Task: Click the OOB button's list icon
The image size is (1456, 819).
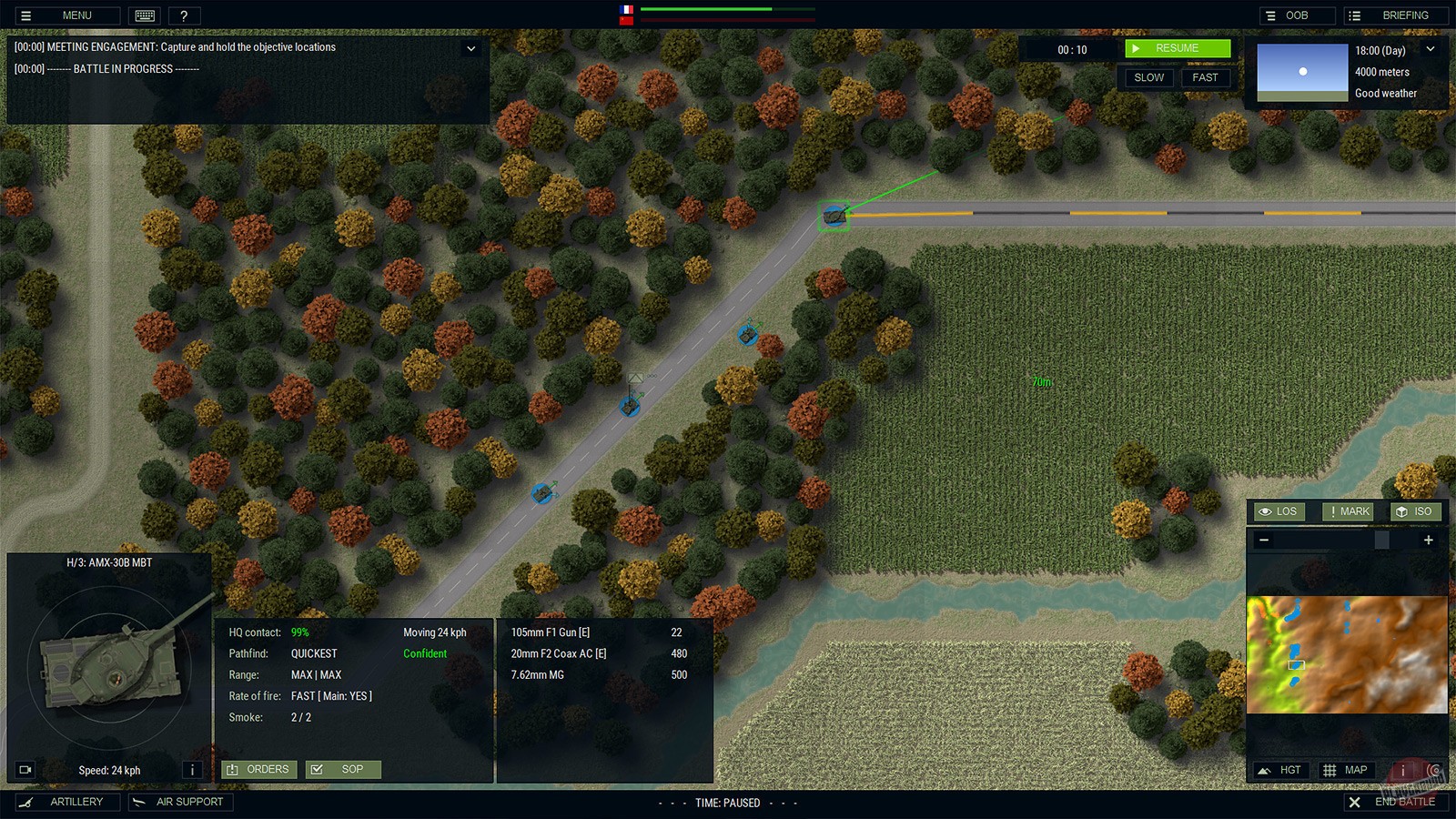Action: click(x=1269, y=15)
